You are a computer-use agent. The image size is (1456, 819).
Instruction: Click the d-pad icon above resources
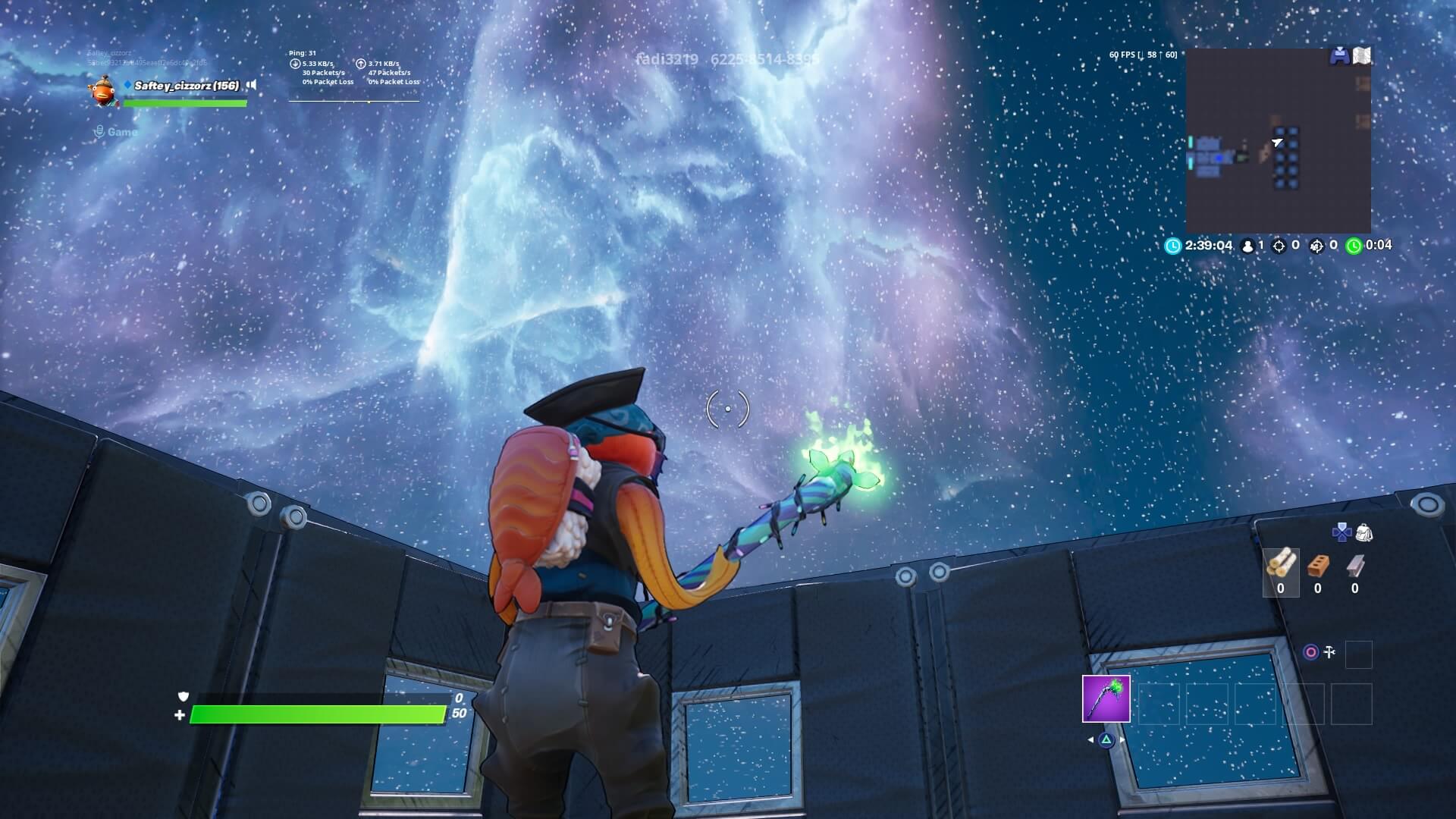pyautogui.click(x=1341, y=532)
